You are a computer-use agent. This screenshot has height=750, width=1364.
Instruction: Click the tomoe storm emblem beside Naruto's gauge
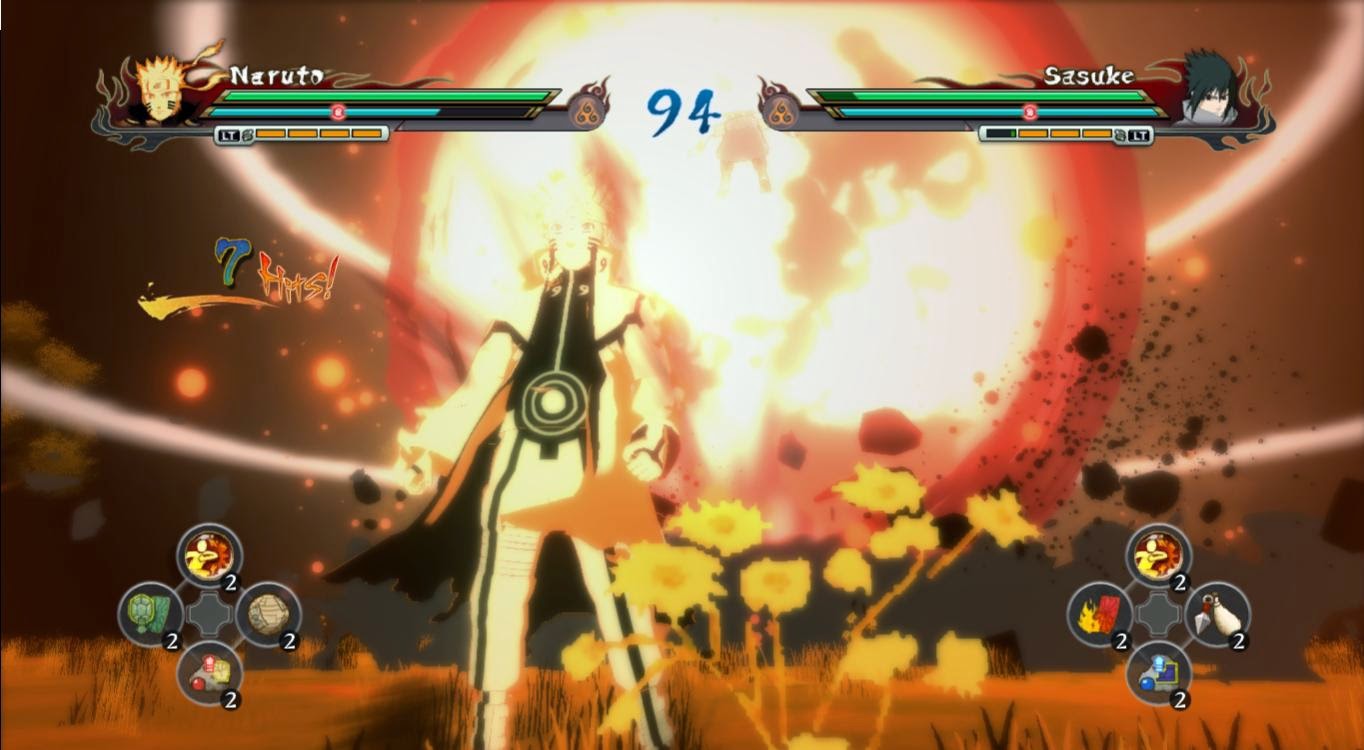(x=589, y=108)
